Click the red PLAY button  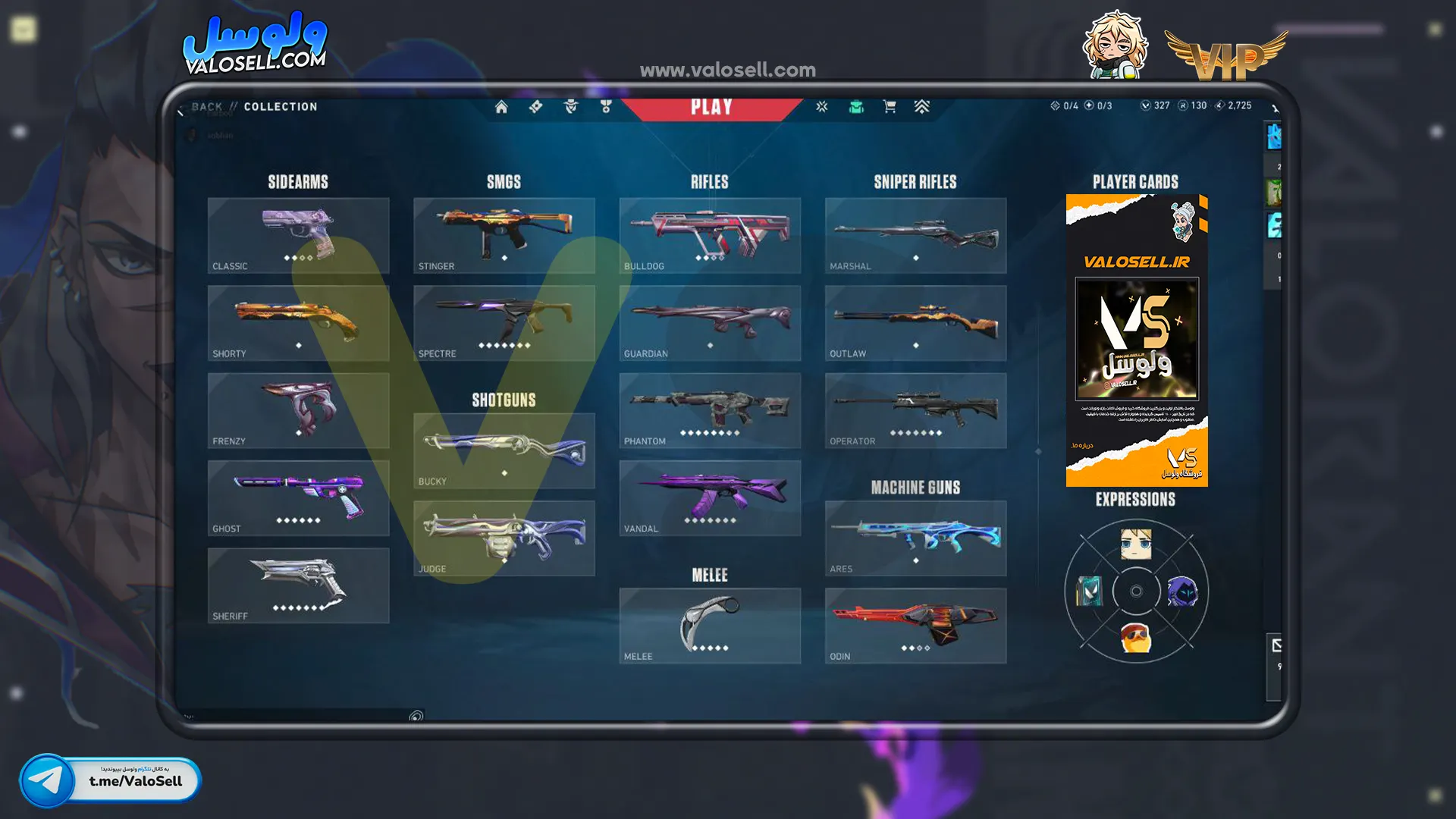(711, 107)
